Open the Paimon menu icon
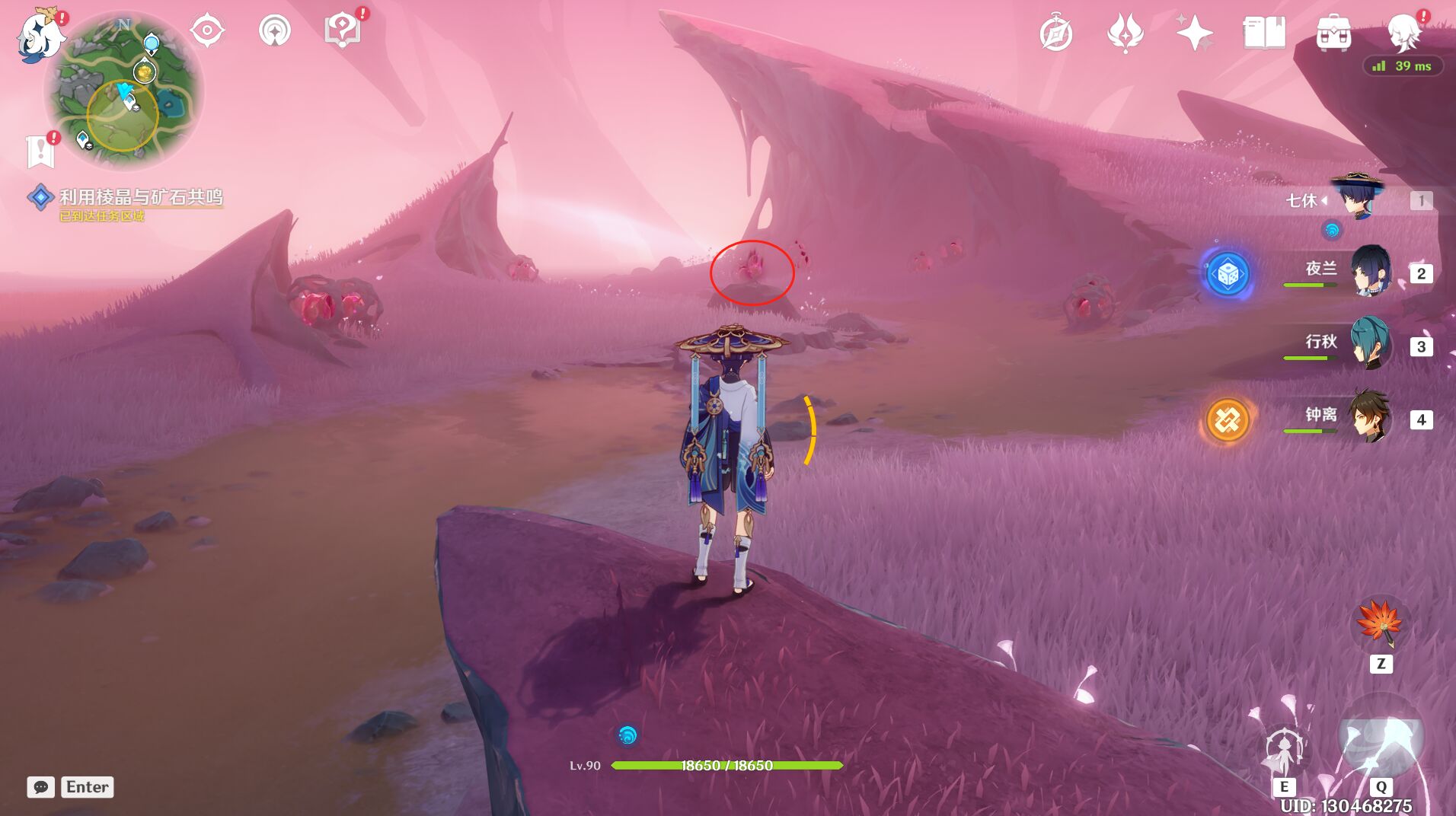Viewport: 1456px width, 816px height. (40, 35)
